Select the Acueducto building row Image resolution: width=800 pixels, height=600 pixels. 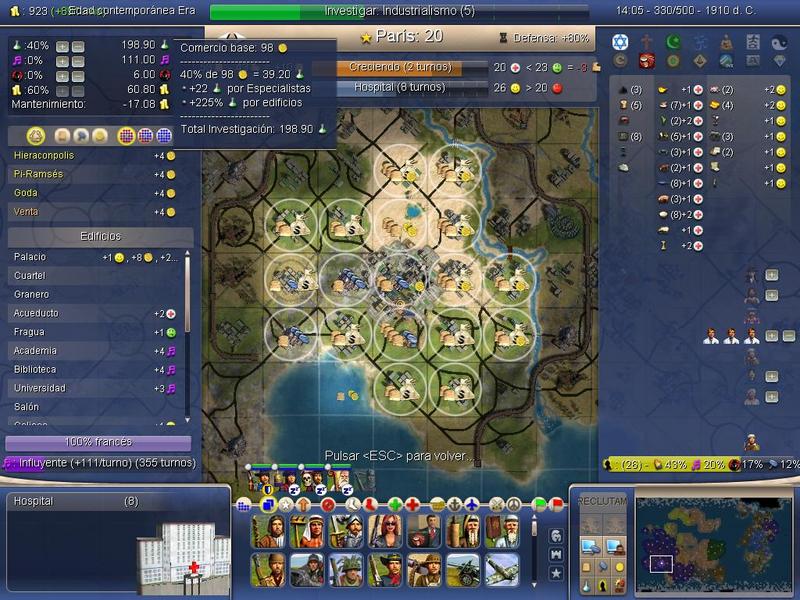[x=96, y=313]
